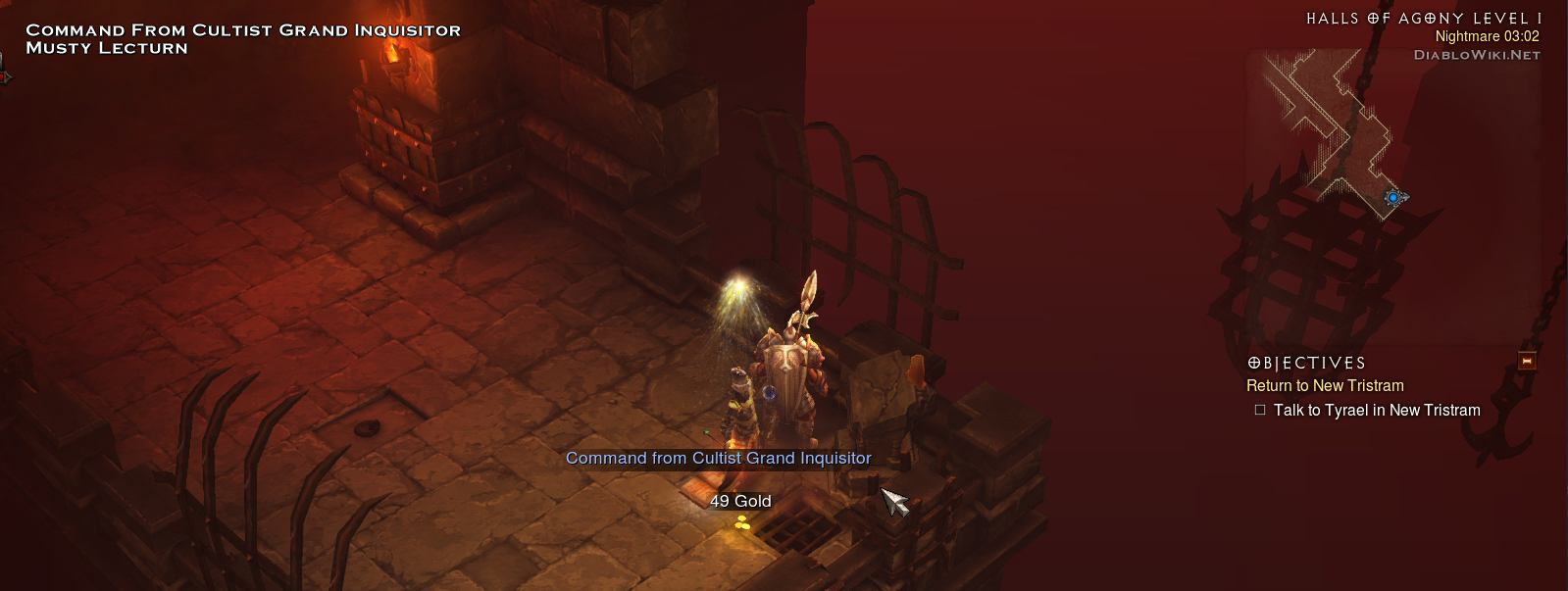Collapse the Objectives tracker with its toggle button
This screenshot has height=591, width=1568.
click(x=1526, y=362)
